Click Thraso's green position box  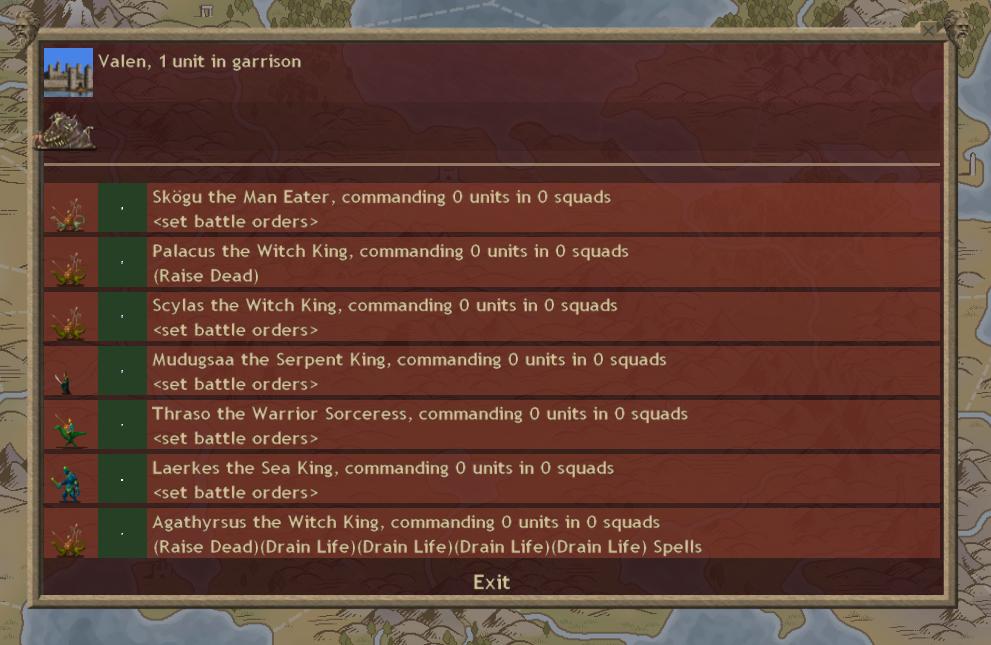[x=122, y=425]
